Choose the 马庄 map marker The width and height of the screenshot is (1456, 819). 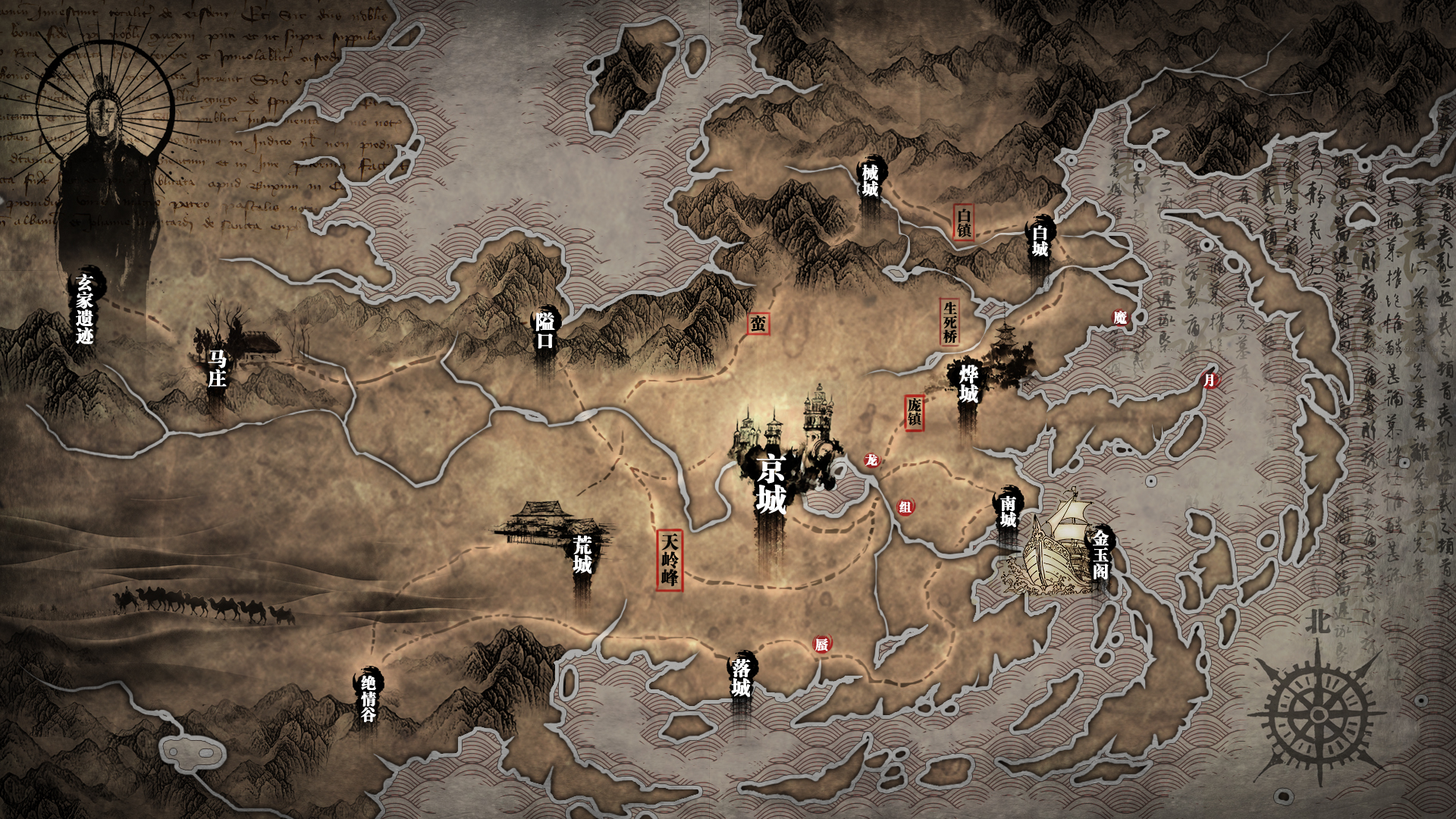coord(217,369)
